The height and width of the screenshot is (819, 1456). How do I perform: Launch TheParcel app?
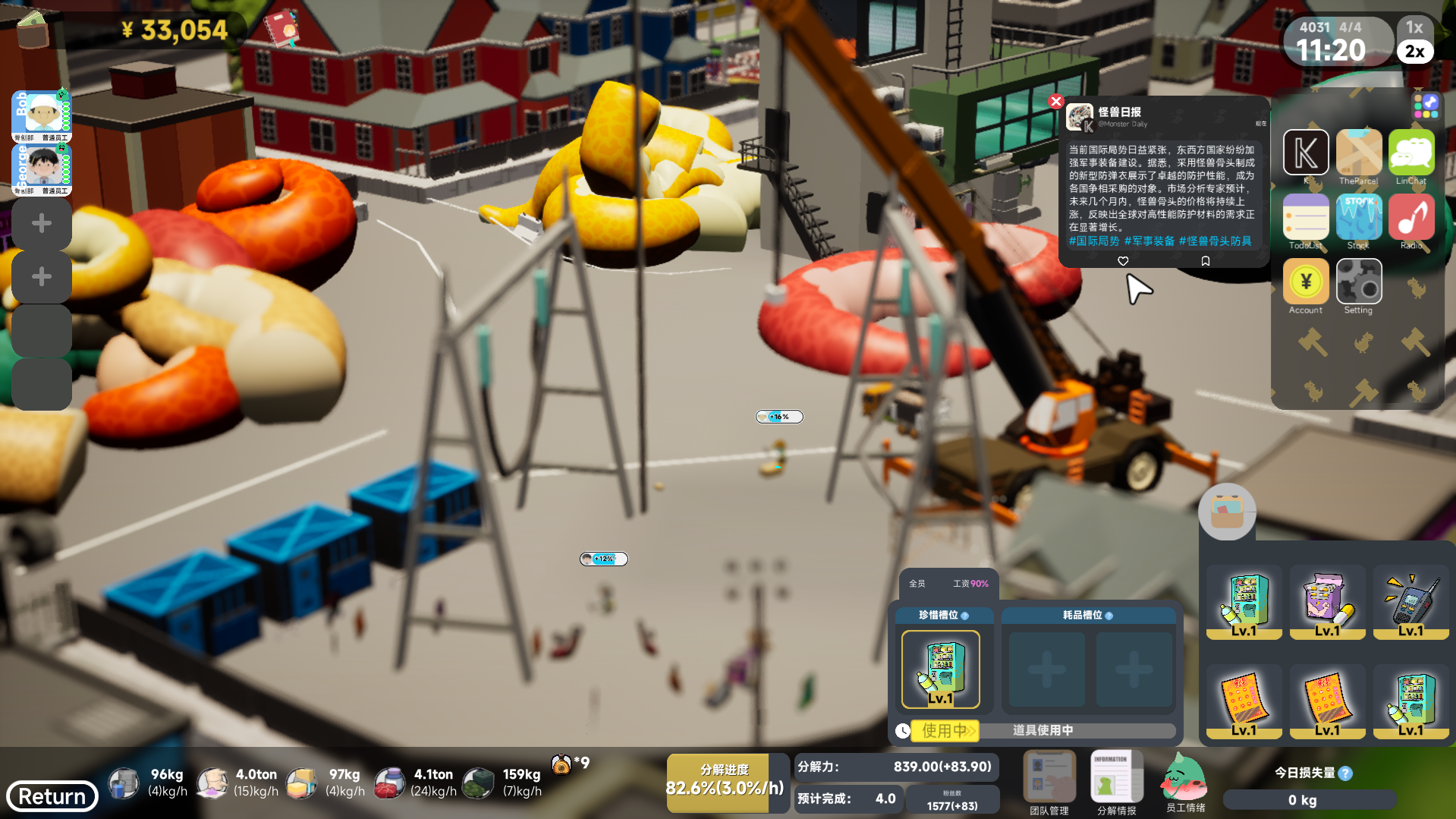[x=1358, y=153]
